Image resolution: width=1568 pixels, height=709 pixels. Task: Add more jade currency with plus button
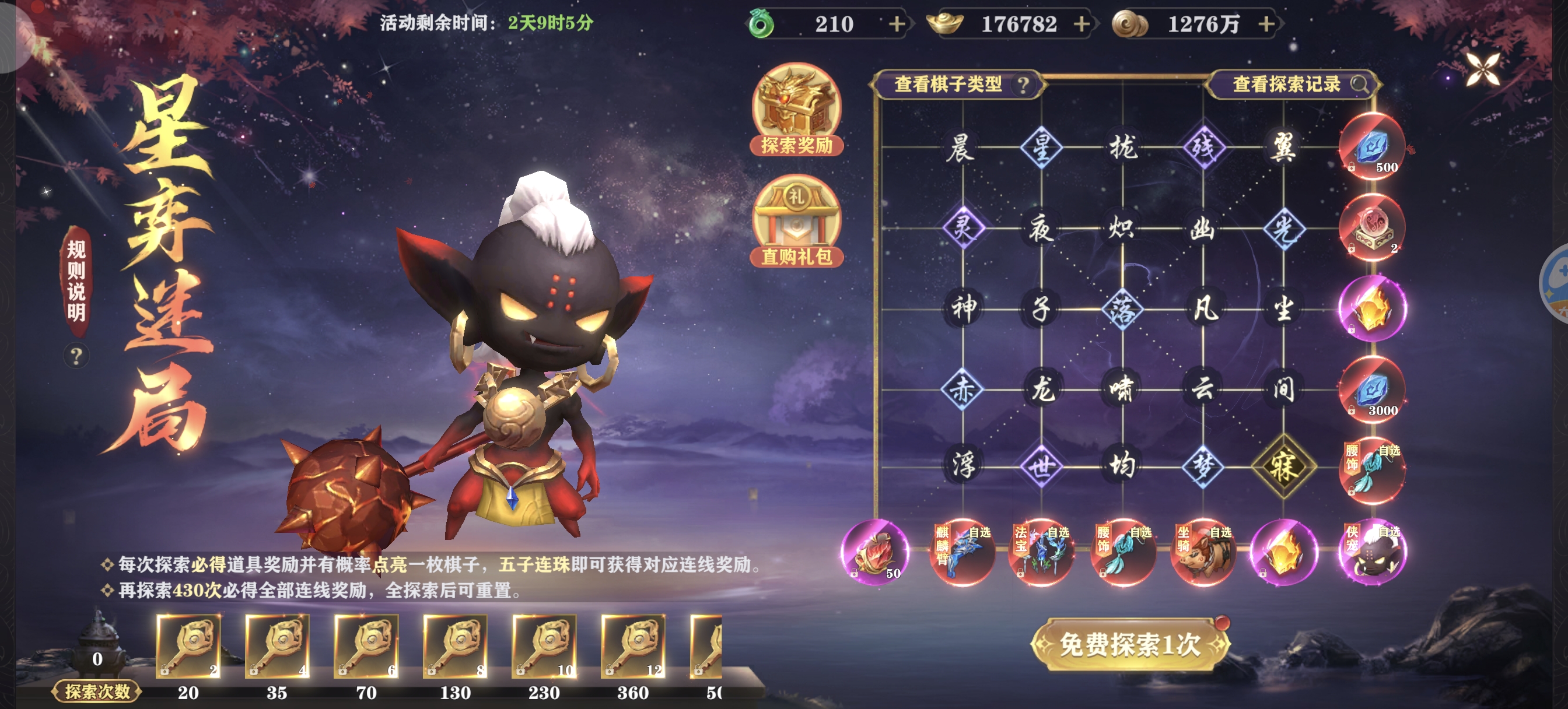(x=896, y=24)
